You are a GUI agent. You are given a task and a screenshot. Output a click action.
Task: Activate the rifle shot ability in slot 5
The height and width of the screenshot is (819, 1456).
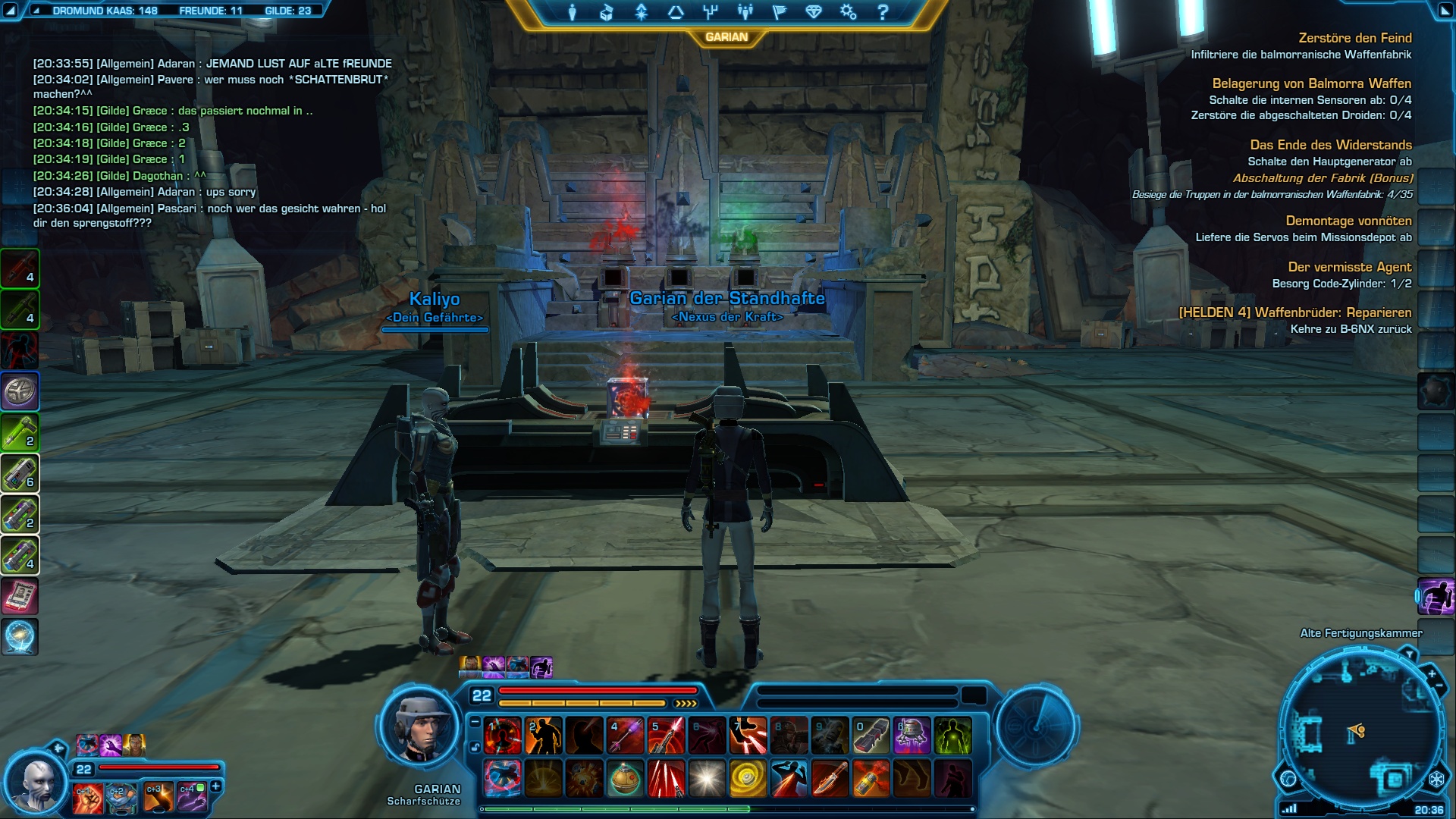click(667, 736)
